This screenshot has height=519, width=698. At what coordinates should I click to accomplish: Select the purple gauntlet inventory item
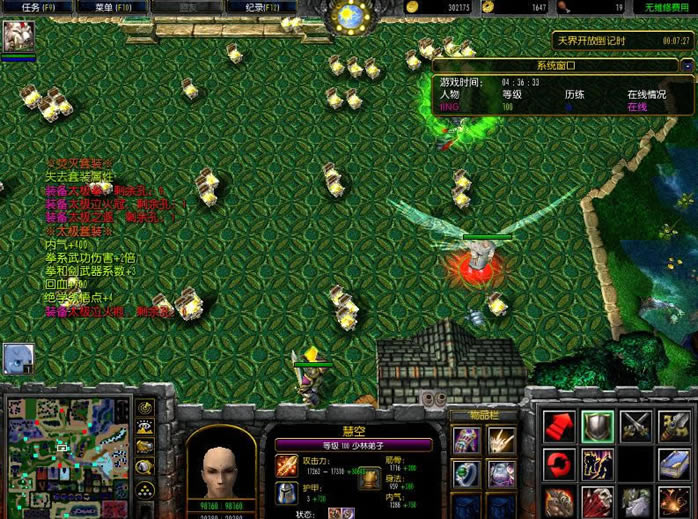(x=466, y=440)
